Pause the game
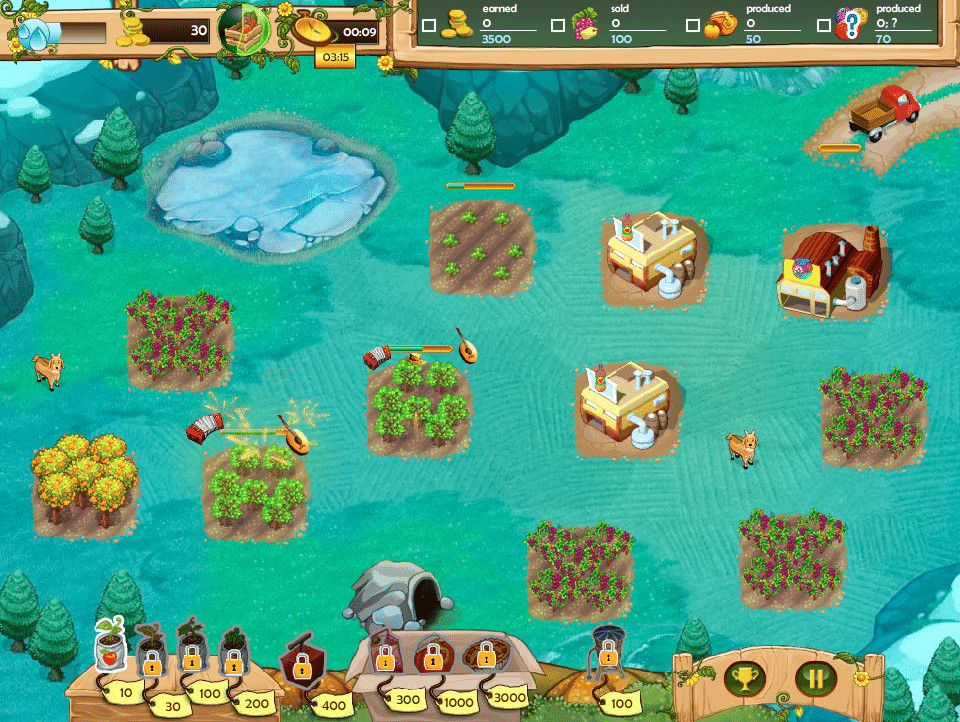The image size is (960, 722). point(816,679)
